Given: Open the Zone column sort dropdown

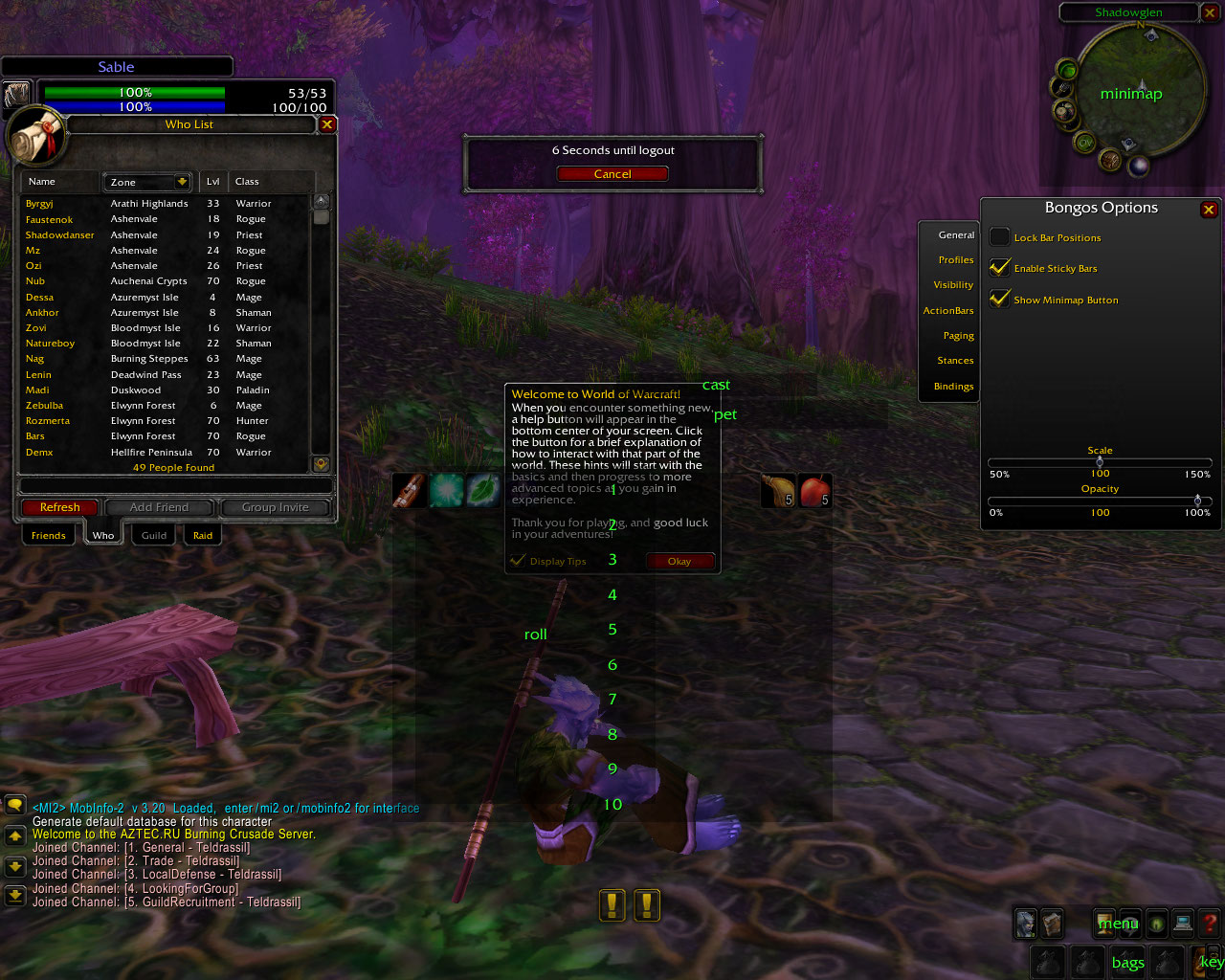Looking at the screenshot, I should pos(182,182).
